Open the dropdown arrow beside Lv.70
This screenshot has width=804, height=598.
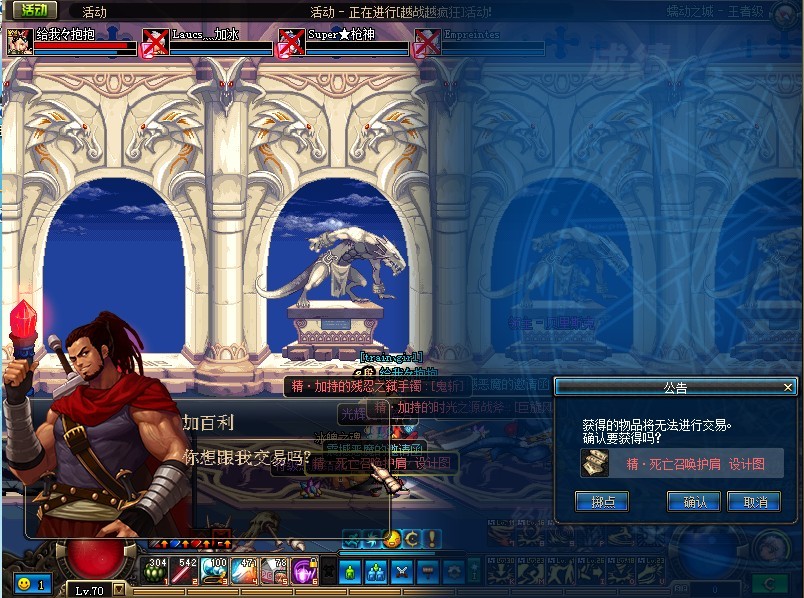click(x=119, y=590)
